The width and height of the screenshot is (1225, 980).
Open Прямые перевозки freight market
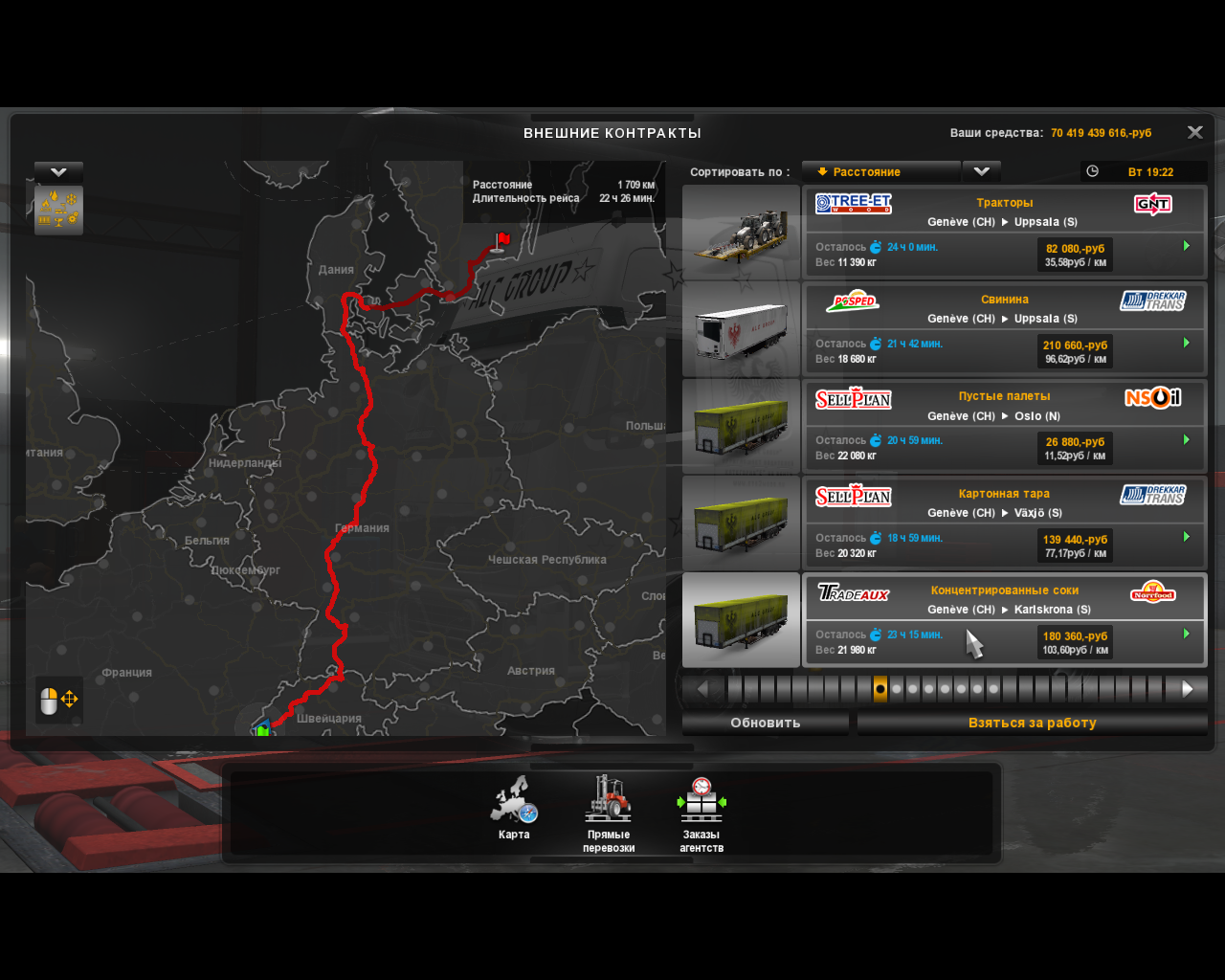point(609,813)
